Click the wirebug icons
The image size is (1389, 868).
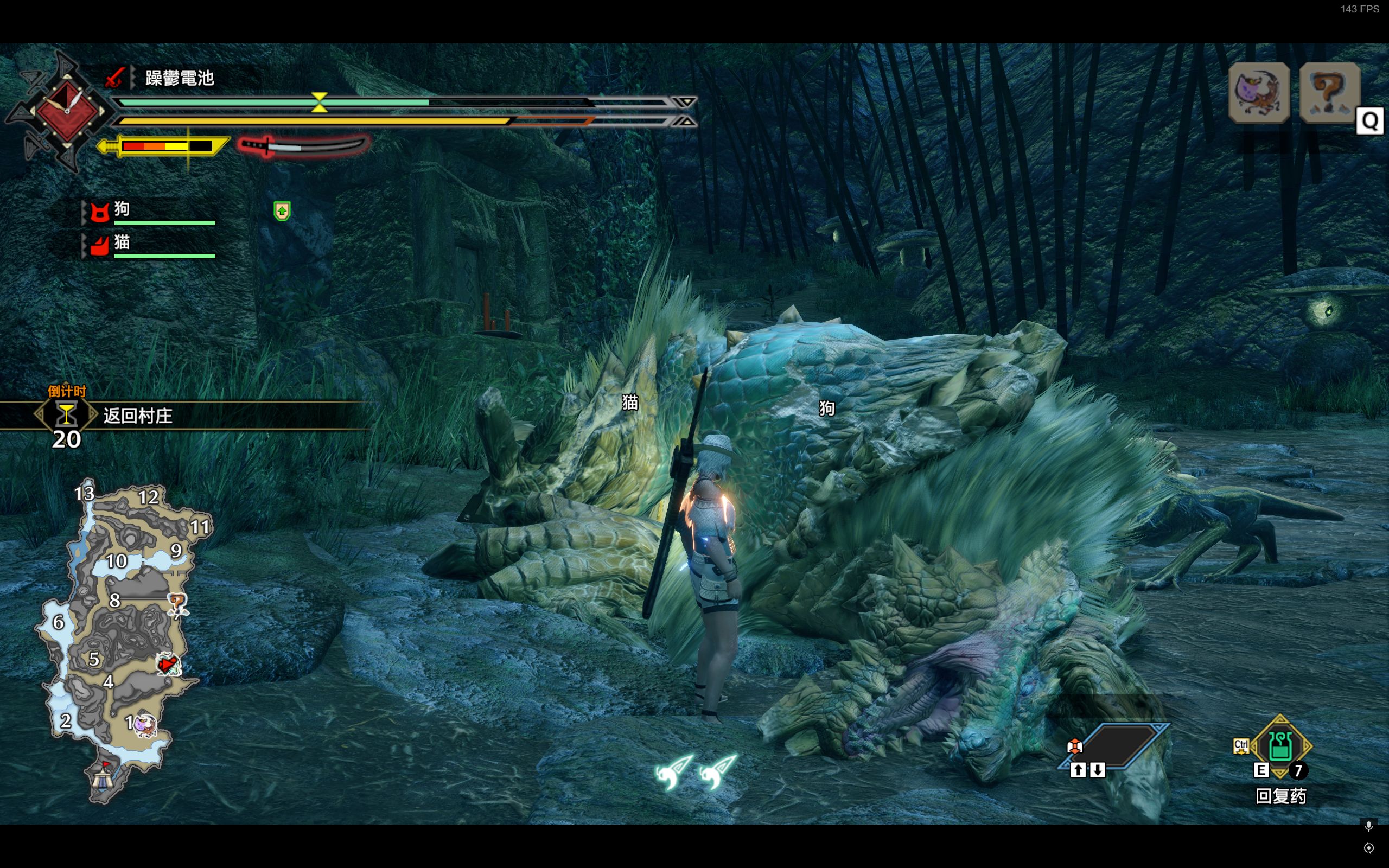pyautogui.click(x=696, y=771)
